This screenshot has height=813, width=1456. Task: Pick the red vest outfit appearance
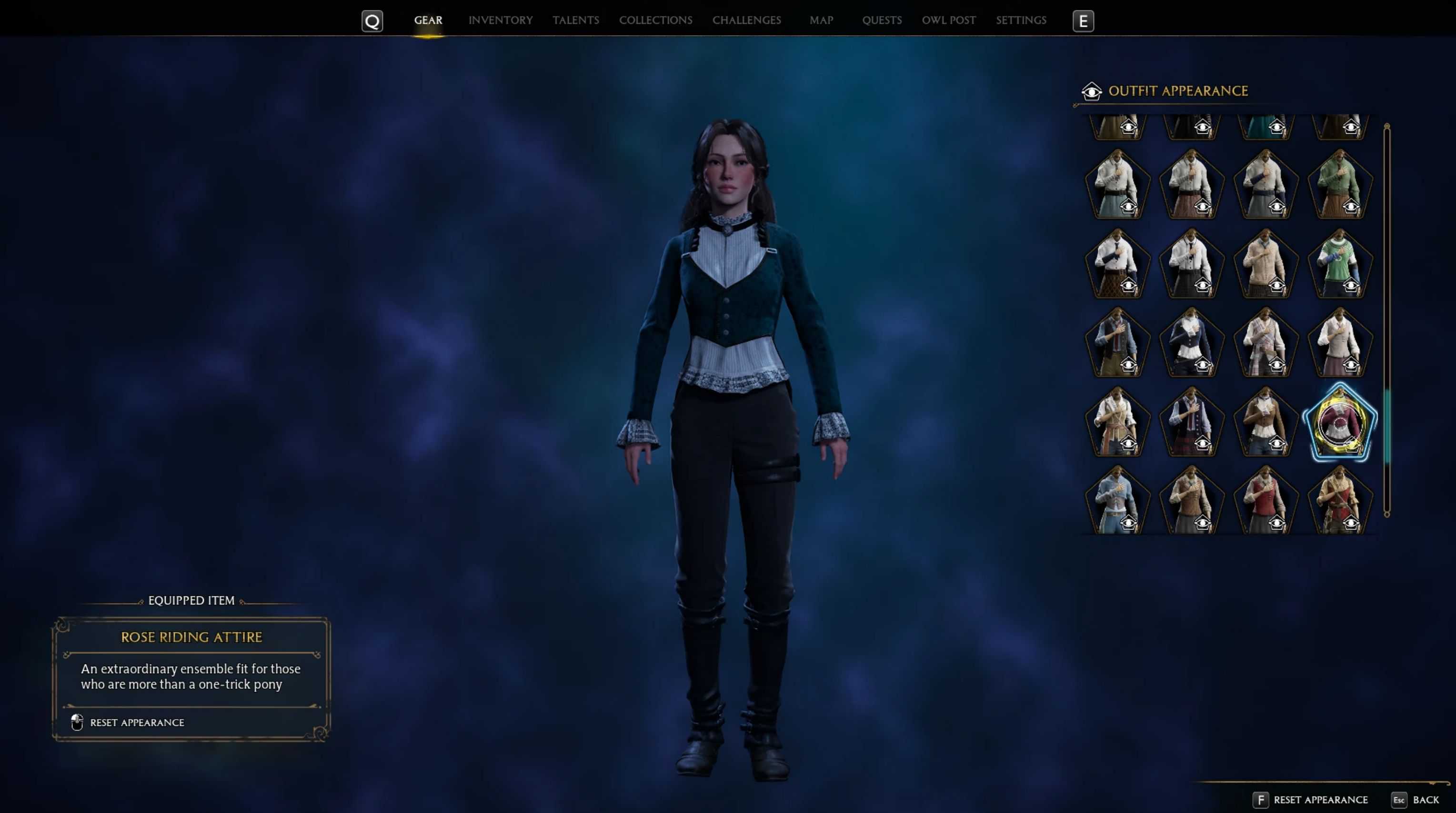[1265, 501]
